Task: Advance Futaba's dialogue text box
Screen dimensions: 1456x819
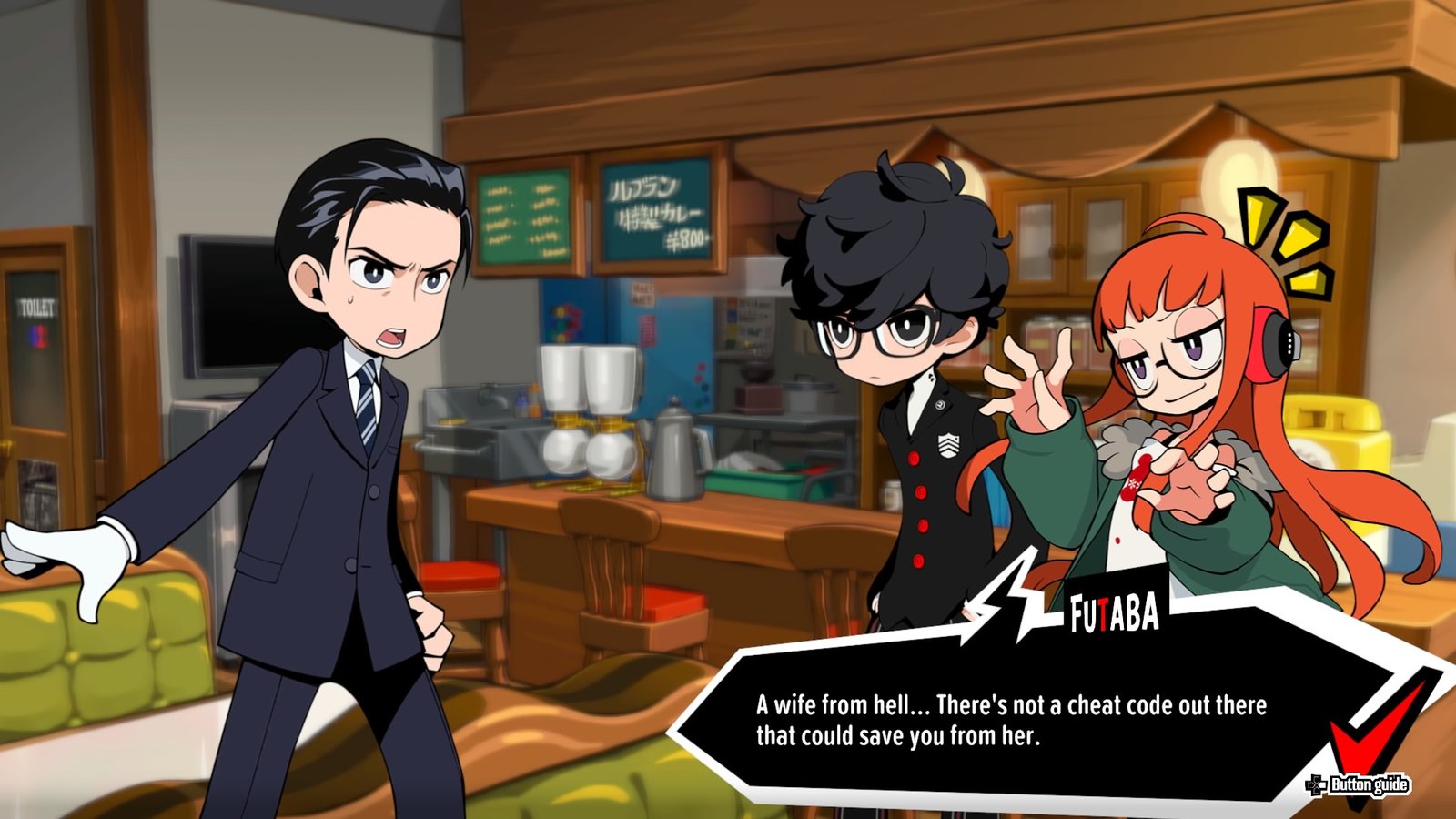Action: click(1010, 719)
